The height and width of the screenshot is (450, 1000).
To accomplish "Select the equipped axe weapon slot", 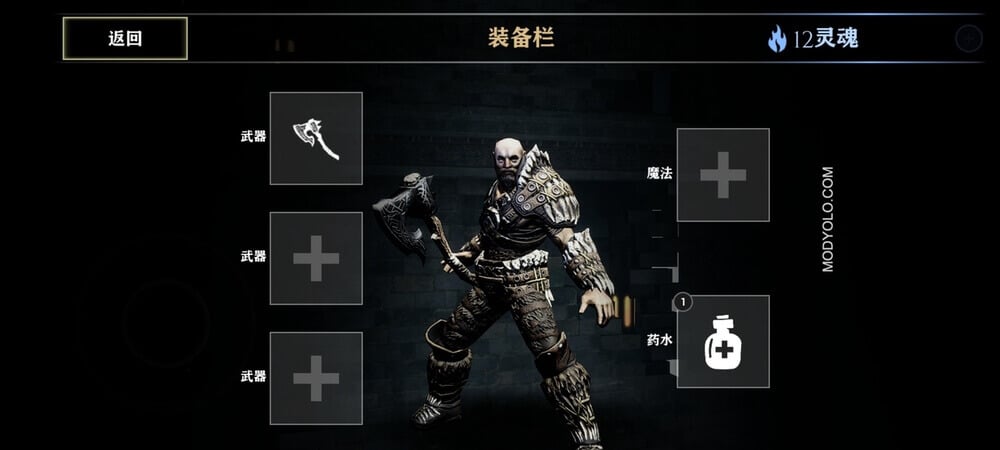I will [x=316, y=138].
